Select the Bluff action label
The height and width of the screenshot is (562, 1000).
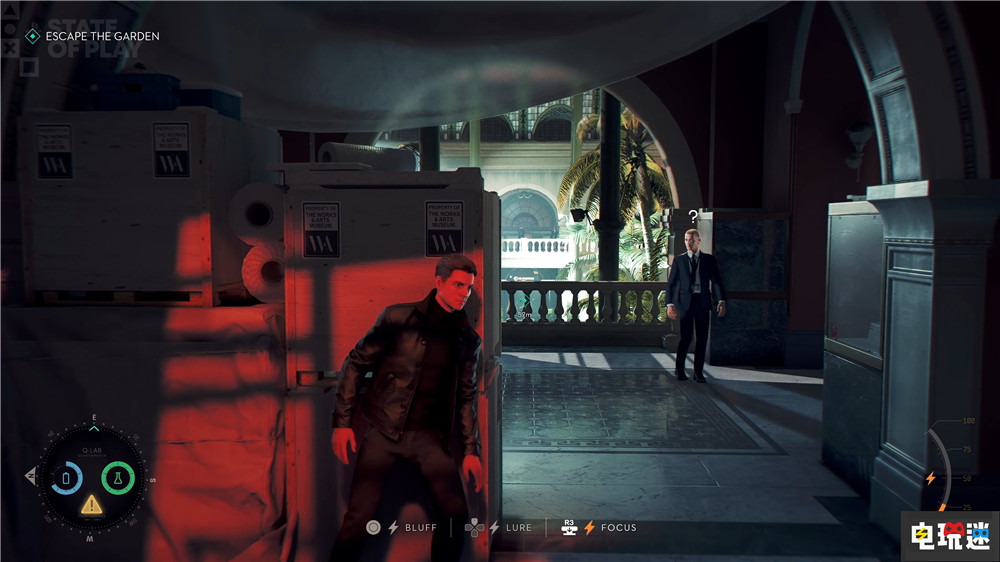click(419, 527)
